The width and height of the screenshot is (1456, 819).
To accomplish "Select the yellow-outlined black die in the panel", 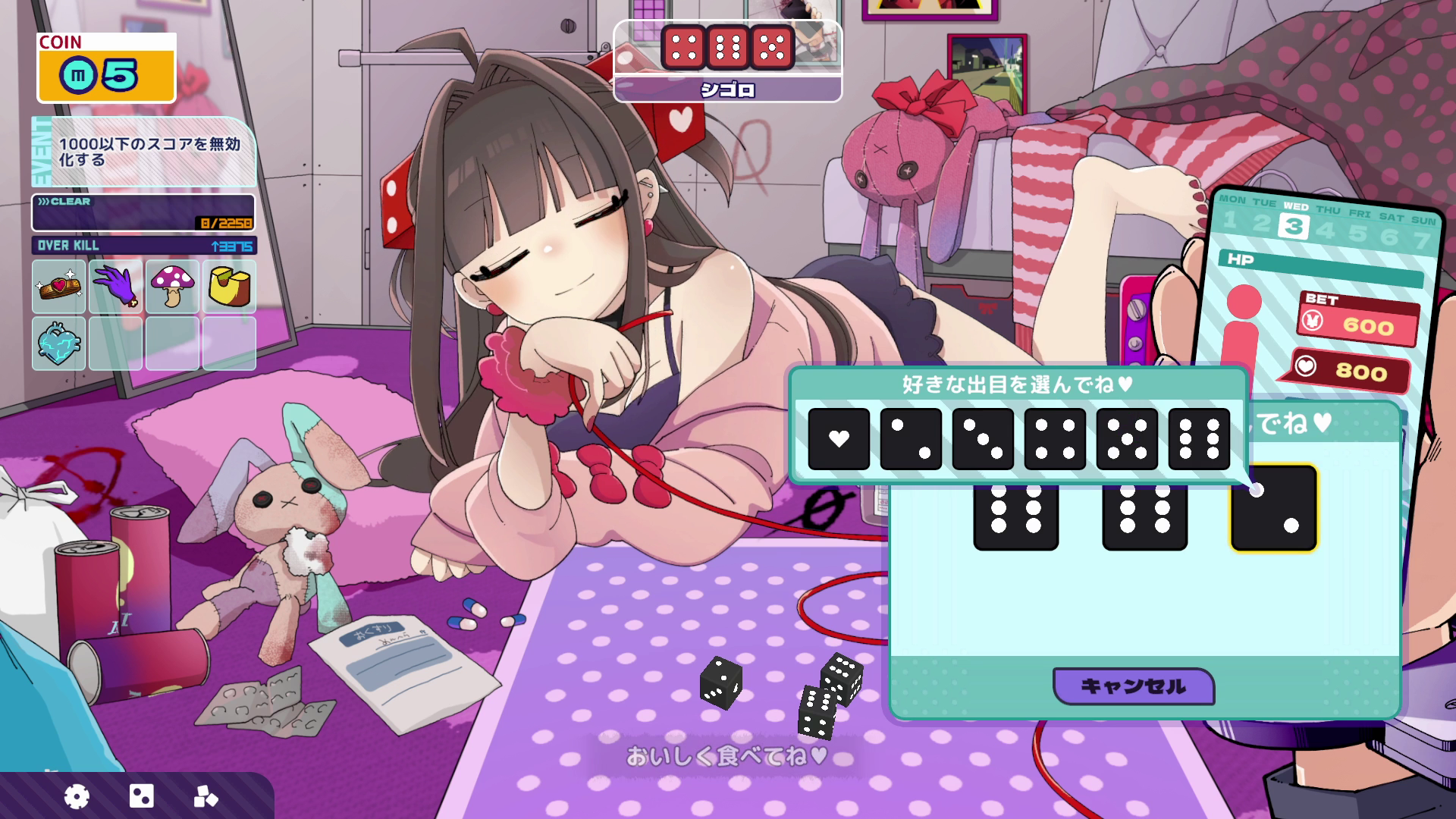I will tap(1273, 508).
